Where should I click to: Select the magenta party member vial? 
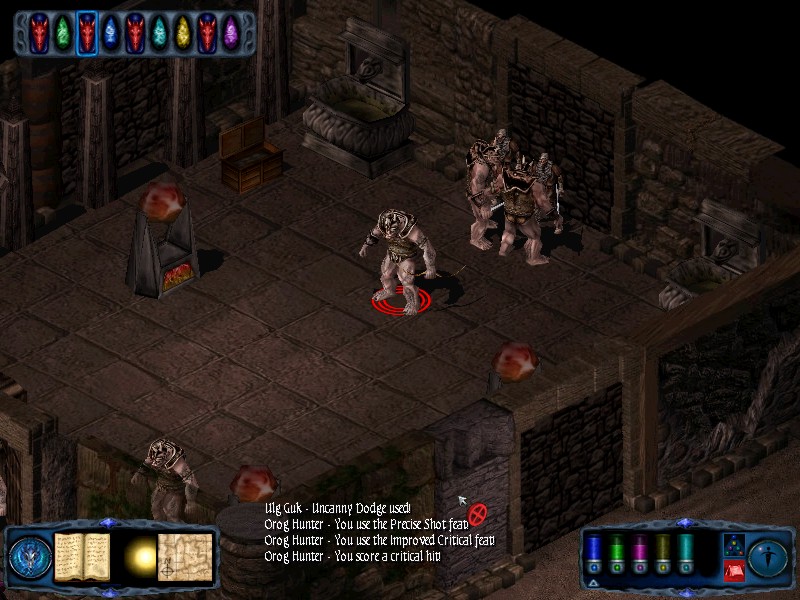pos(638,553)
